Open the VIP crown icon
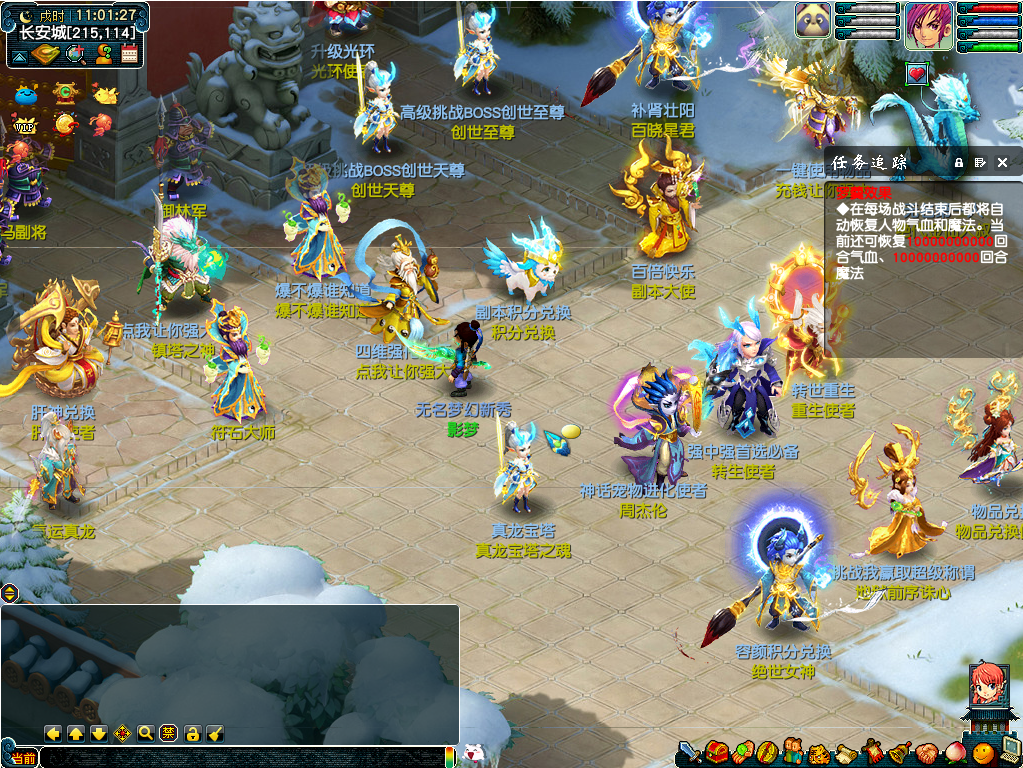Image resolution: width=1023 pixels, height=768 pixels. click(24, 125)
